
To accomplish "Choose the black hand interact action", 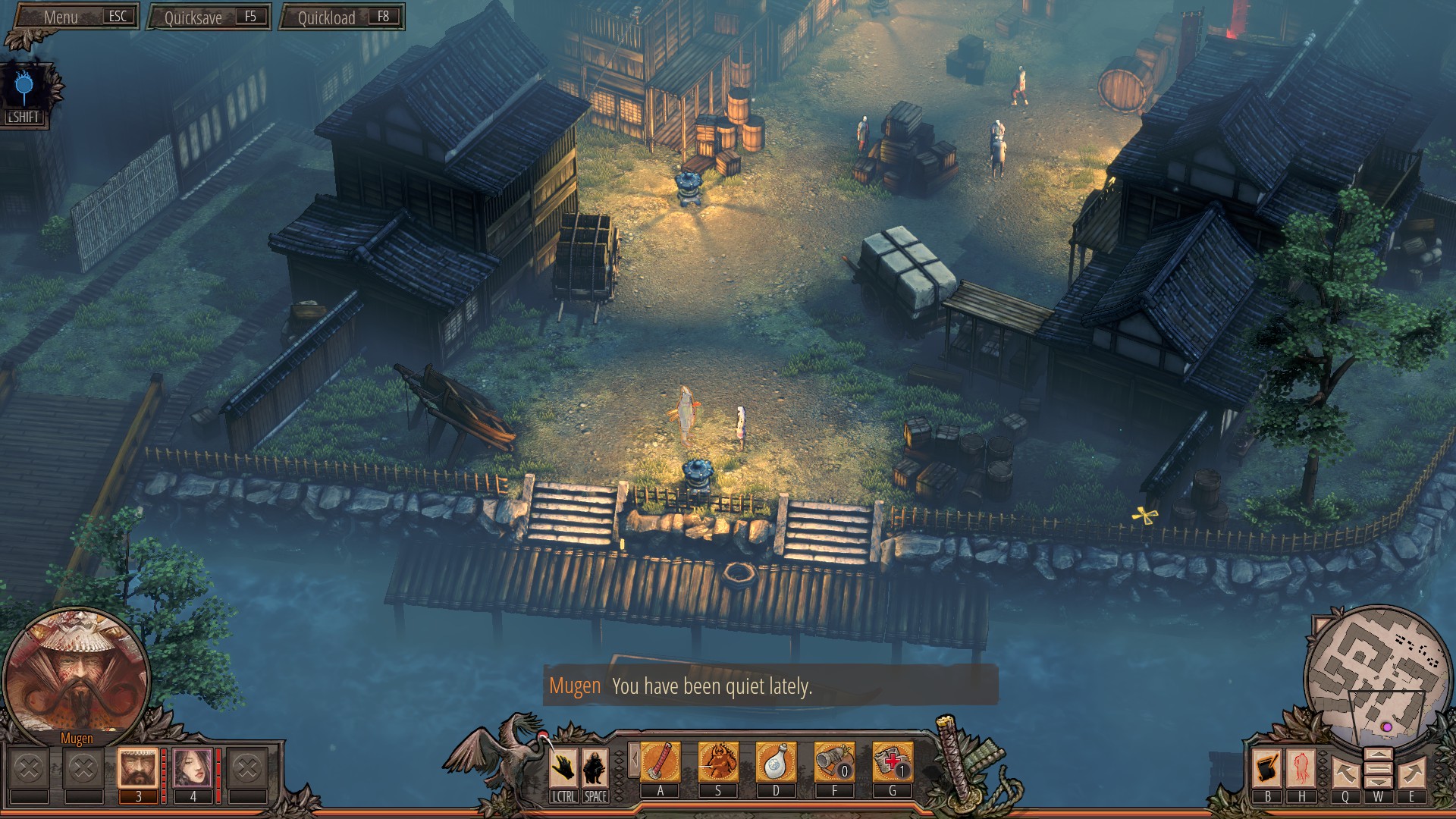I will [x=563, y=767].
